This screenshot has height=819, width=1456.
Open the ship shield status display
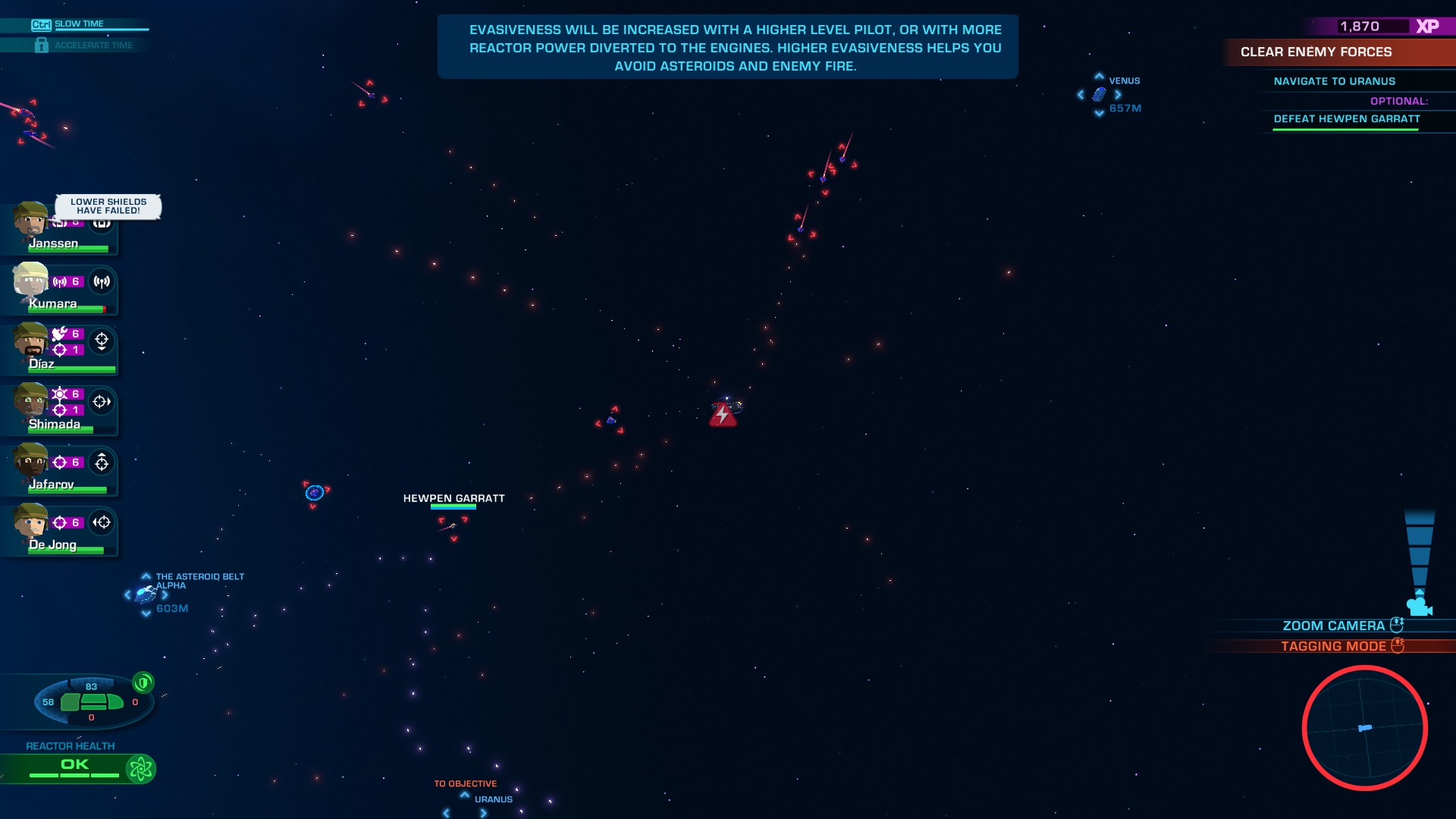tap(91, 701)
